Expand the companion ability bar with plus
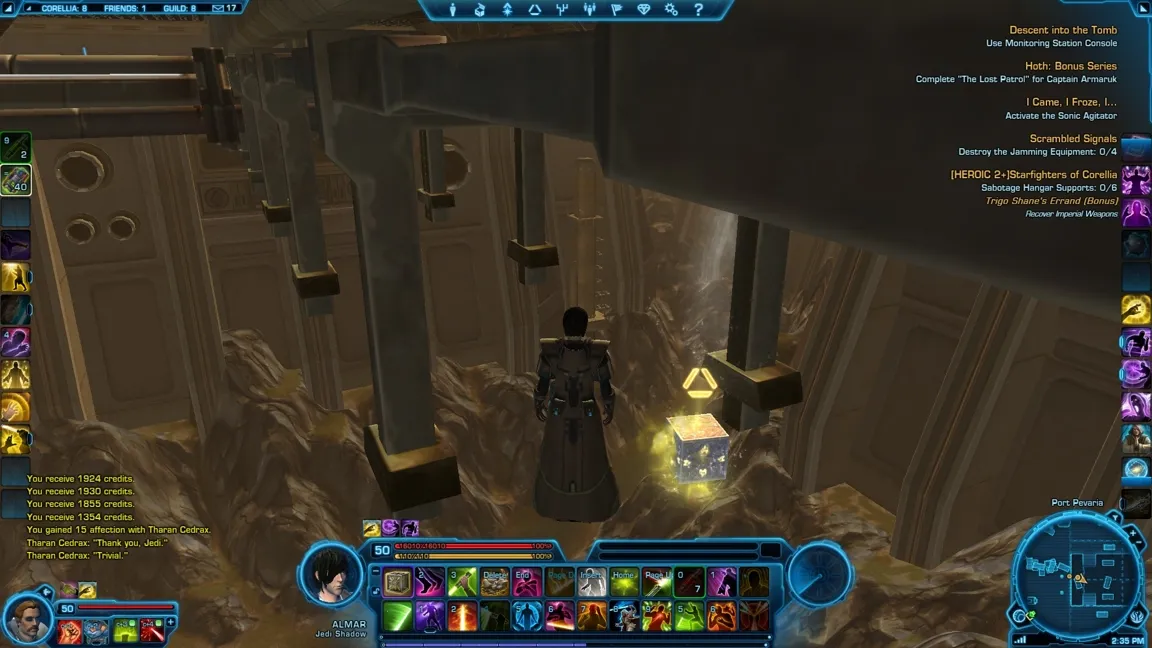 (x=171, y=622)
